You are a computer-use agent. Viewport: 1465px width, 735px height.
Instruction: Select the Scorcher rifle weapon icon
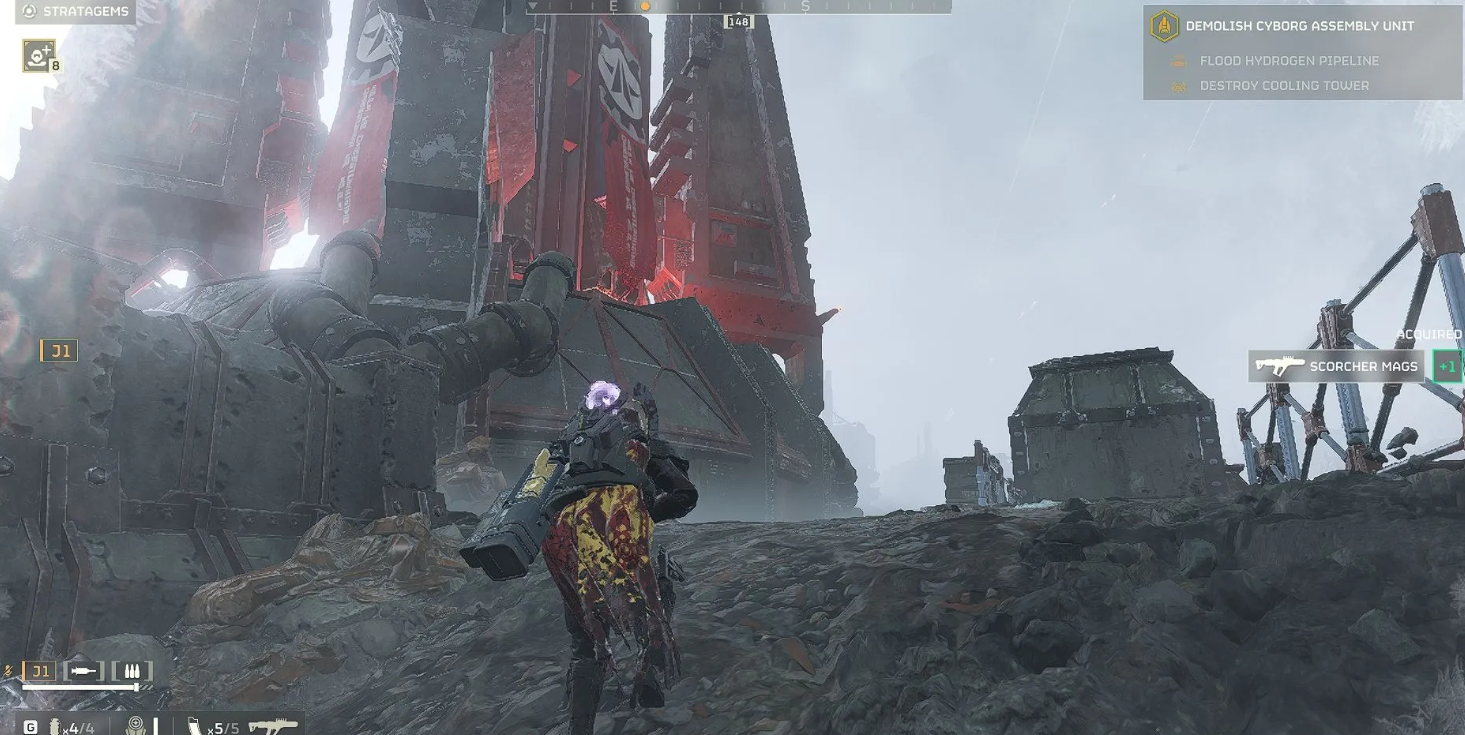[273, 726]
